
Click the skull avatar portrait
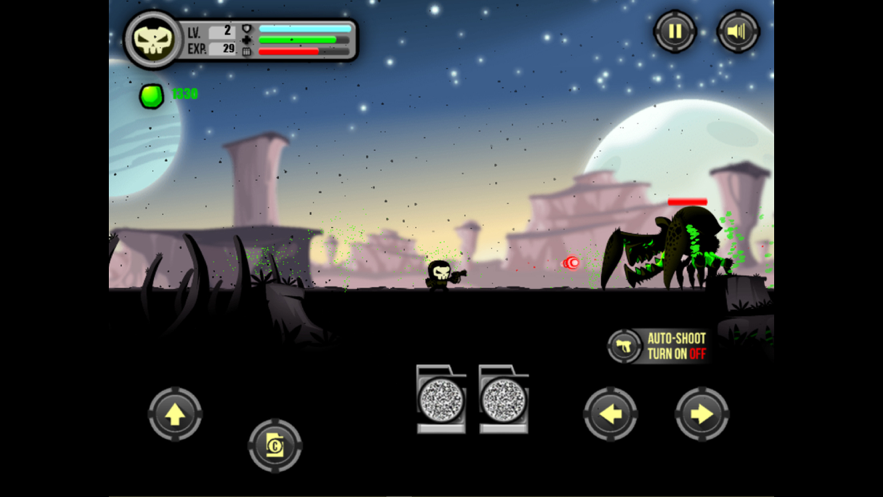click(x=153, y=40)
